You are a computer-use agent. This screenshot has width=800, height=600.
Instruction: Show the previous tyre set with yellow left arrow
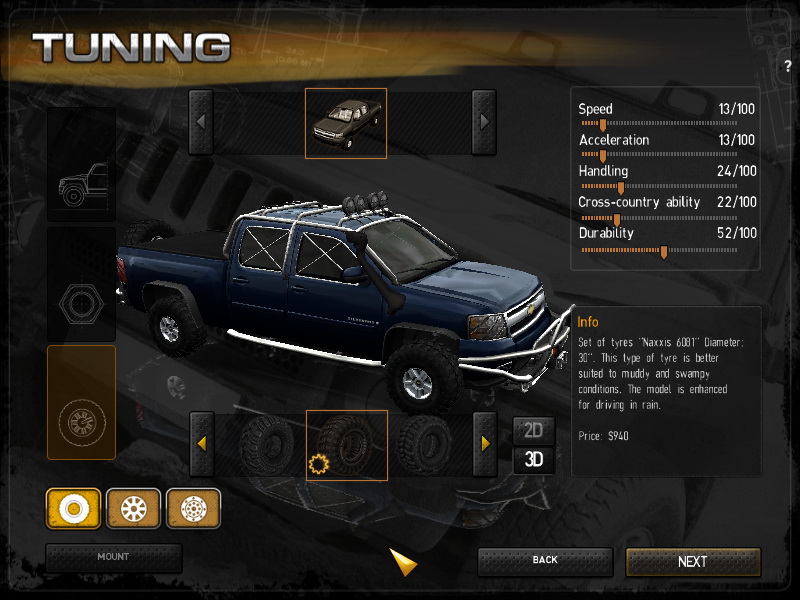(x=201, y=443)
